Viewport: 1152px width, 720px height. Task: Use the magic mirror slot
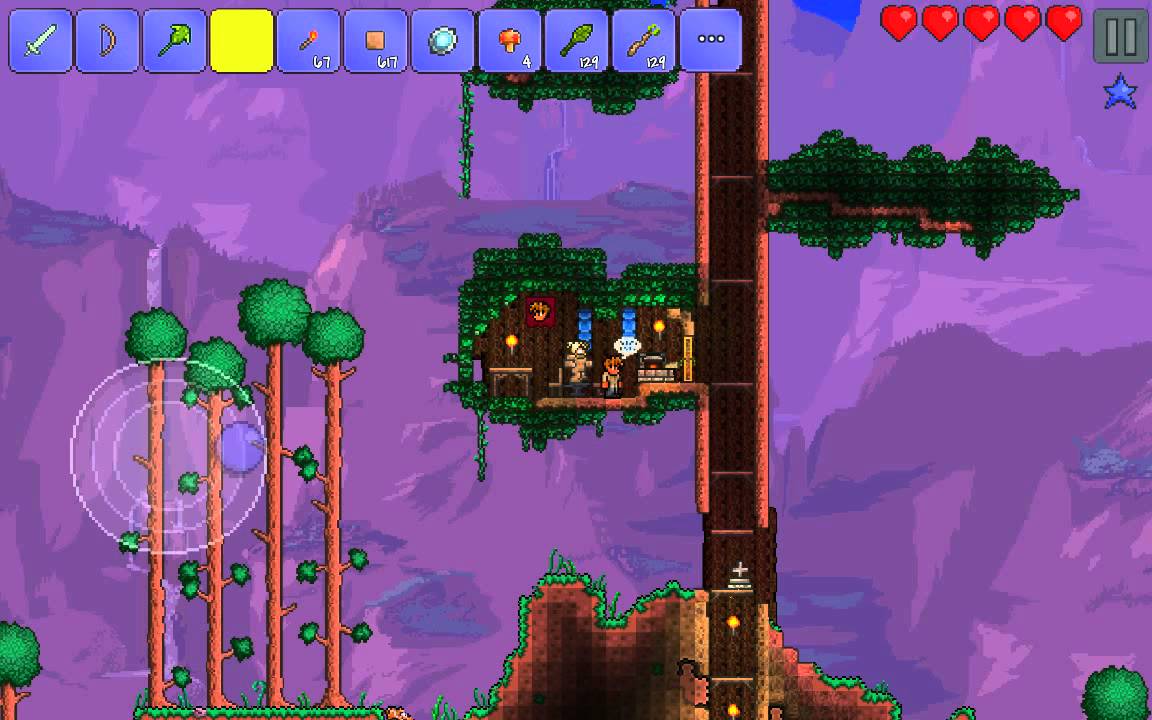coord(443,41)
